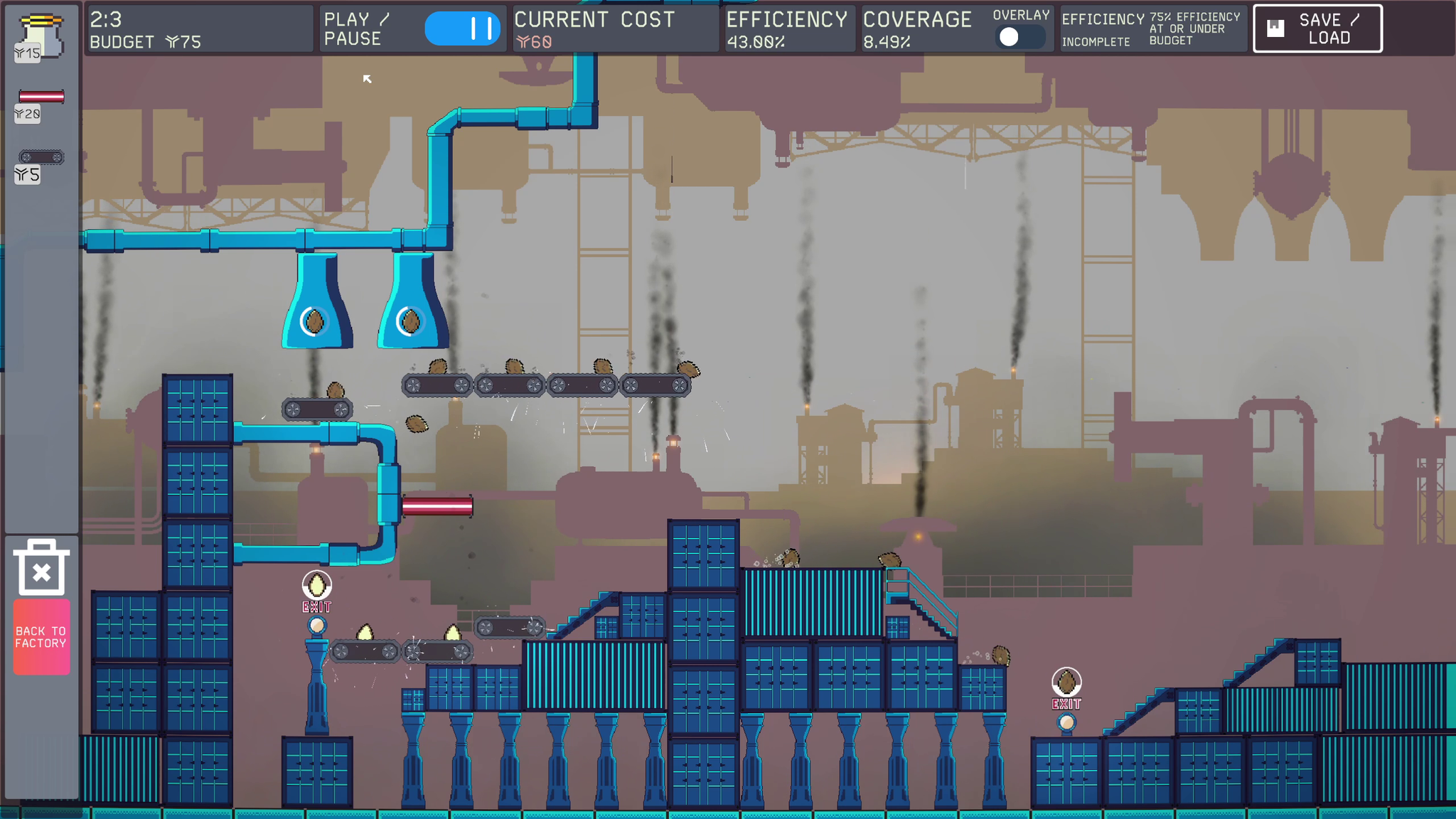Click the COVERAGE panel label
The height and width of the screenshot is (819, 1456).
click(917, 20)
